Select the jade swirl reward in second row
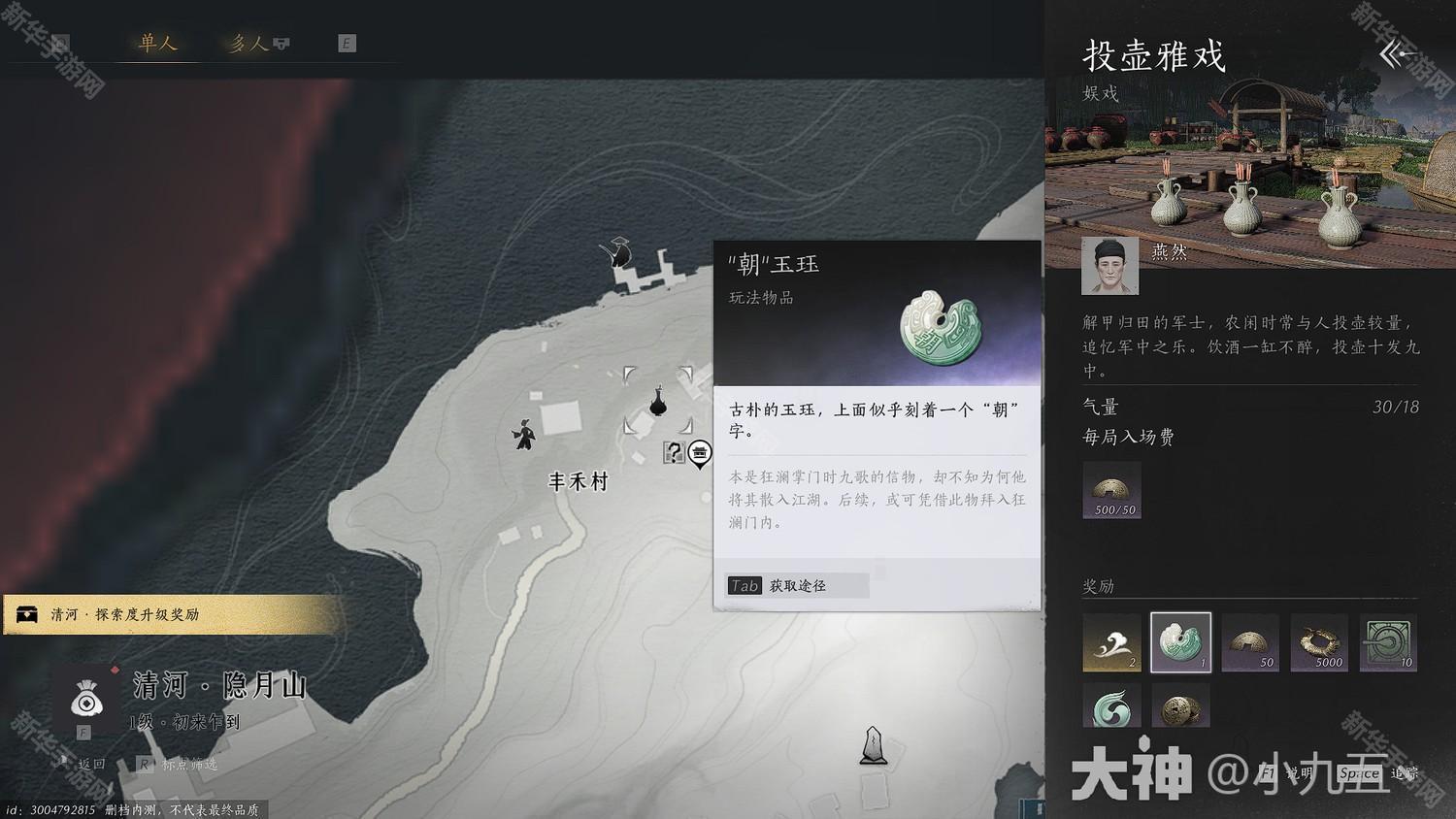This screenshot has height=819, width=1456. point(1111,705)
